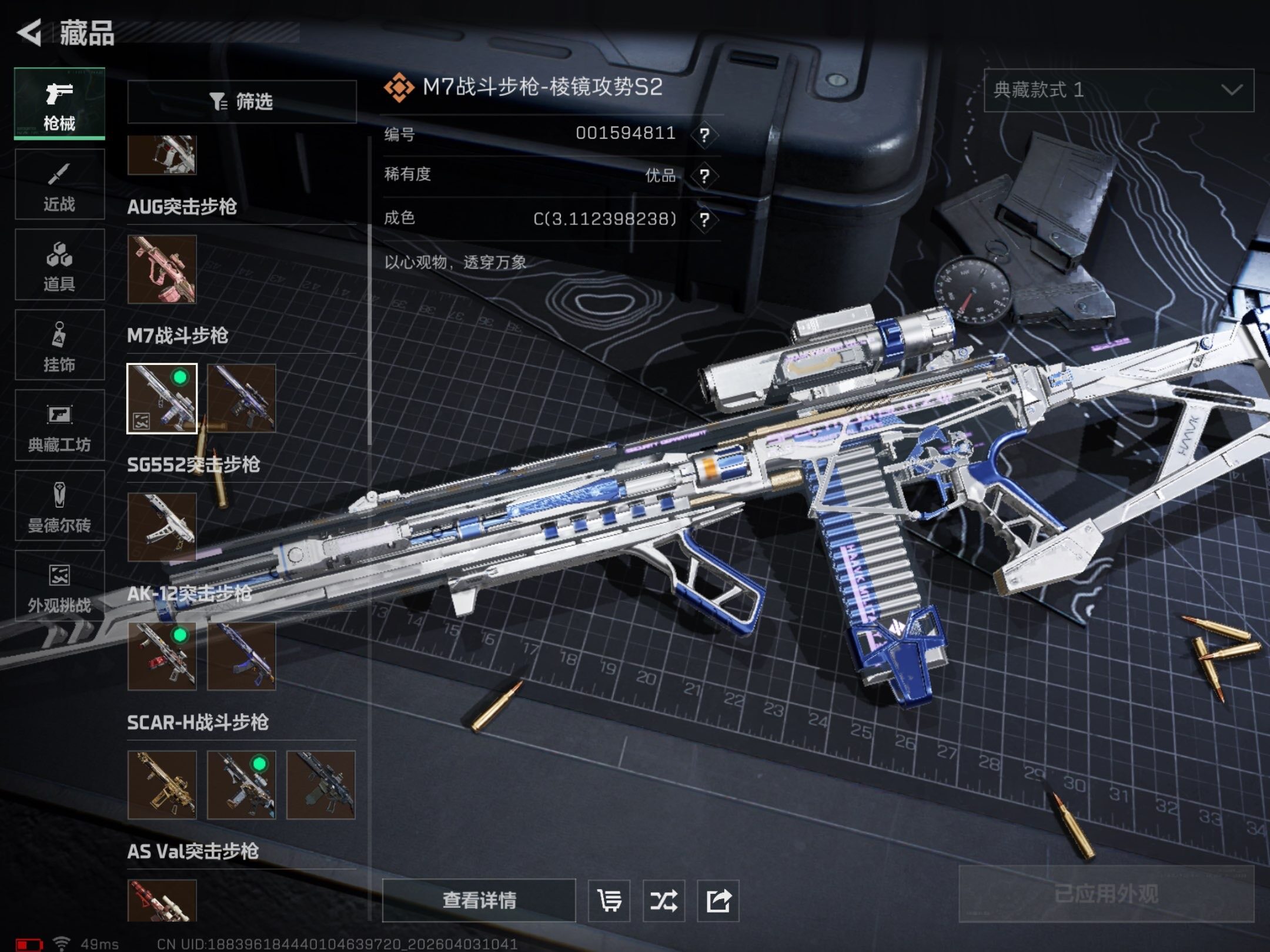Click 查看详情 to view skin details
This screenshot has width=1270, height=952.
pos(479,900)
